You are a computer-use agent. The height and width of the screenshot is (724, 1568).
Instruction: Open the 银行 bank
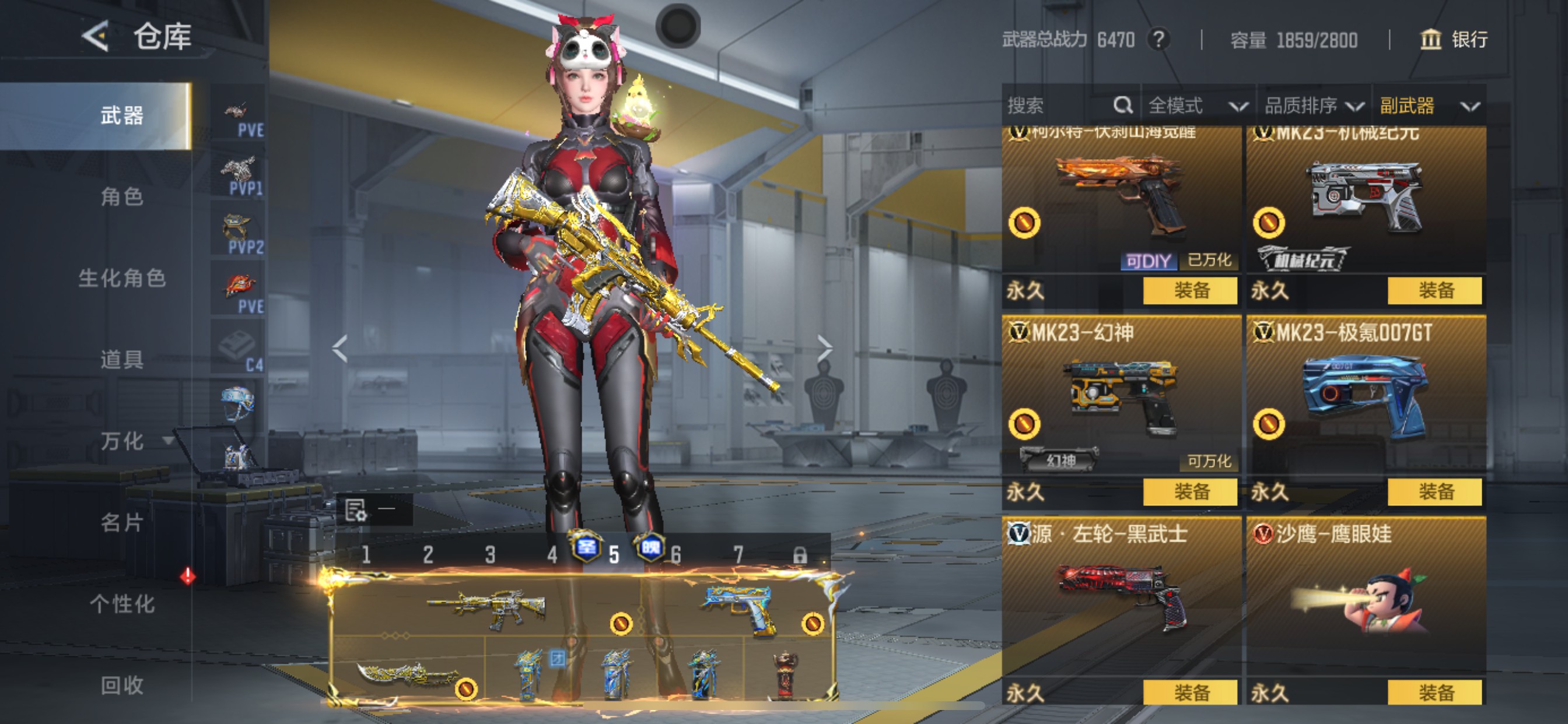point(1455,40)
